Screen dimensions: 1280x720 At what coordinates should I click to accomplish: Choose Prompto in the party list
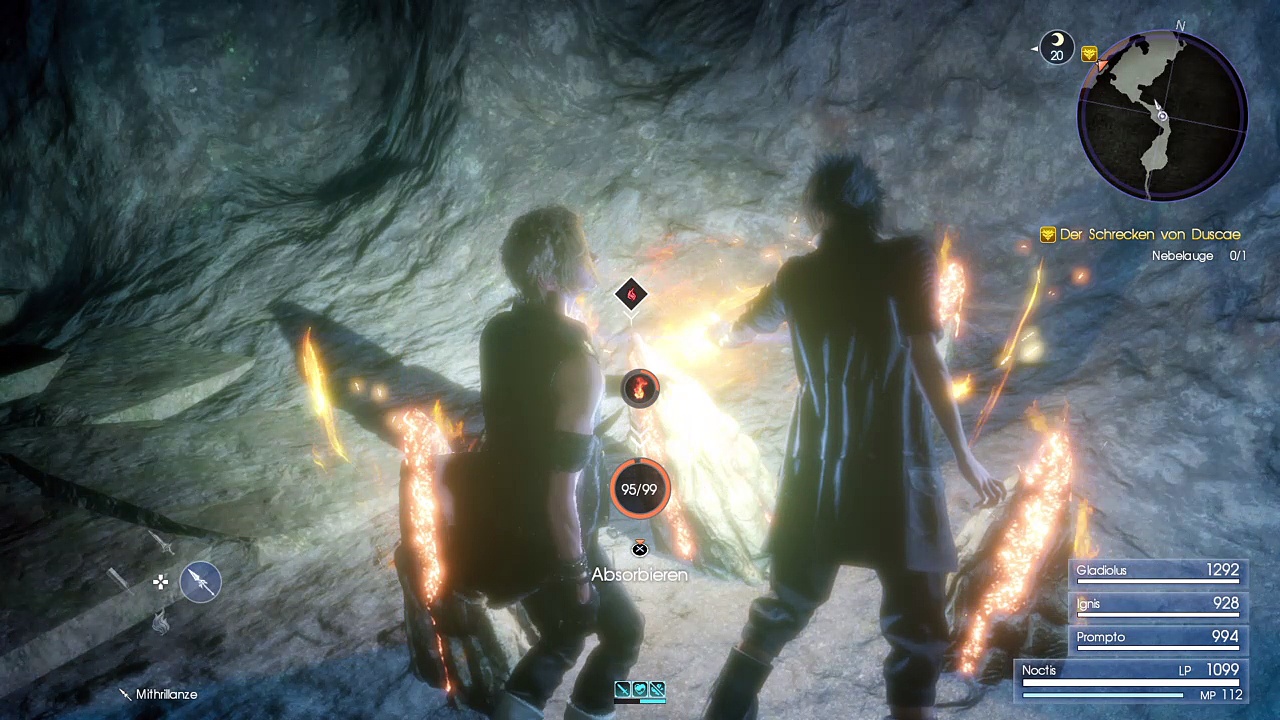pyautogui.click(x=1157, y=637)
